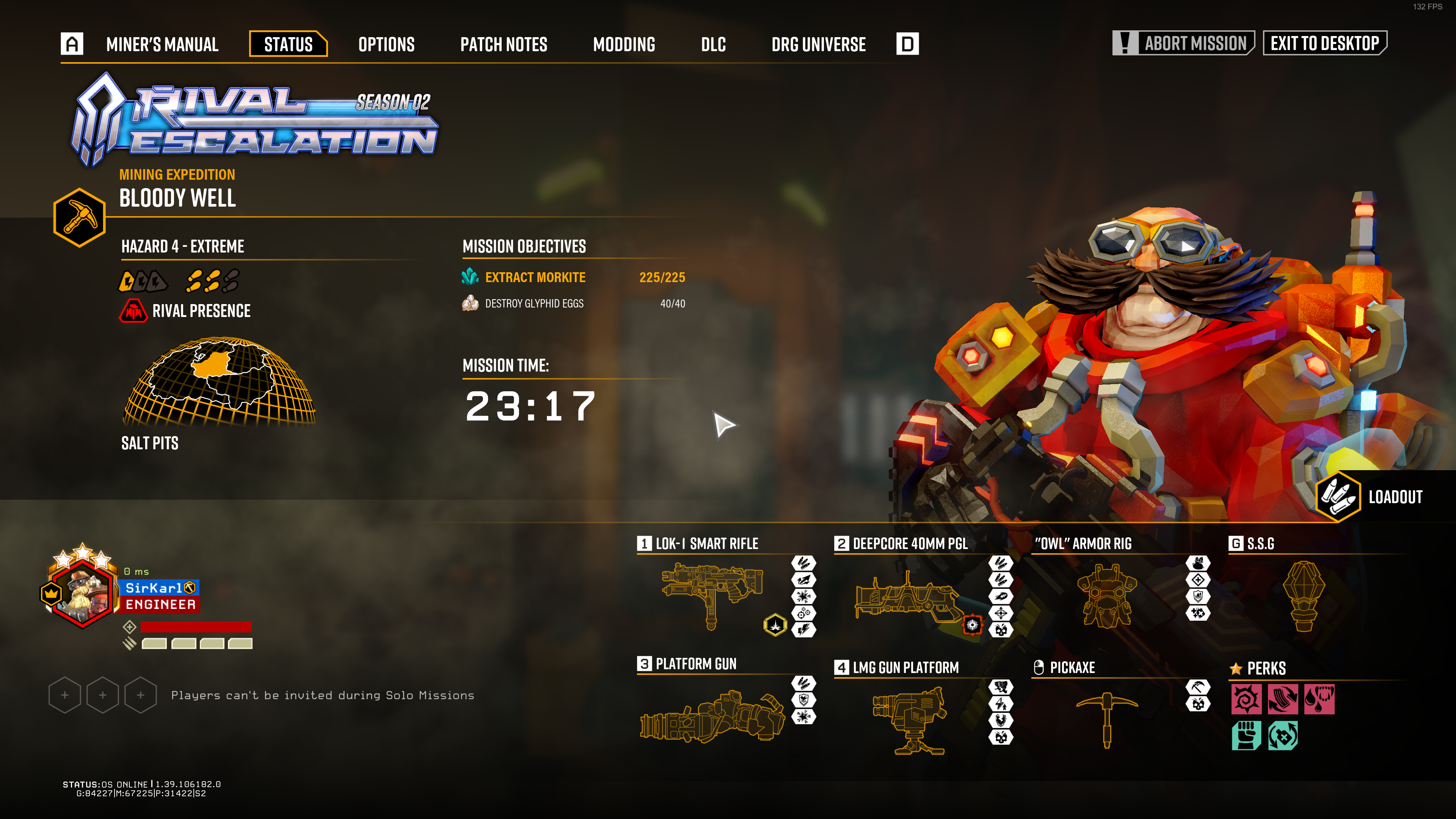Select the S.S.G grenade slot
This screenshot has height=819, width=1456.
pyautogui.click(x=1304, y=595)
